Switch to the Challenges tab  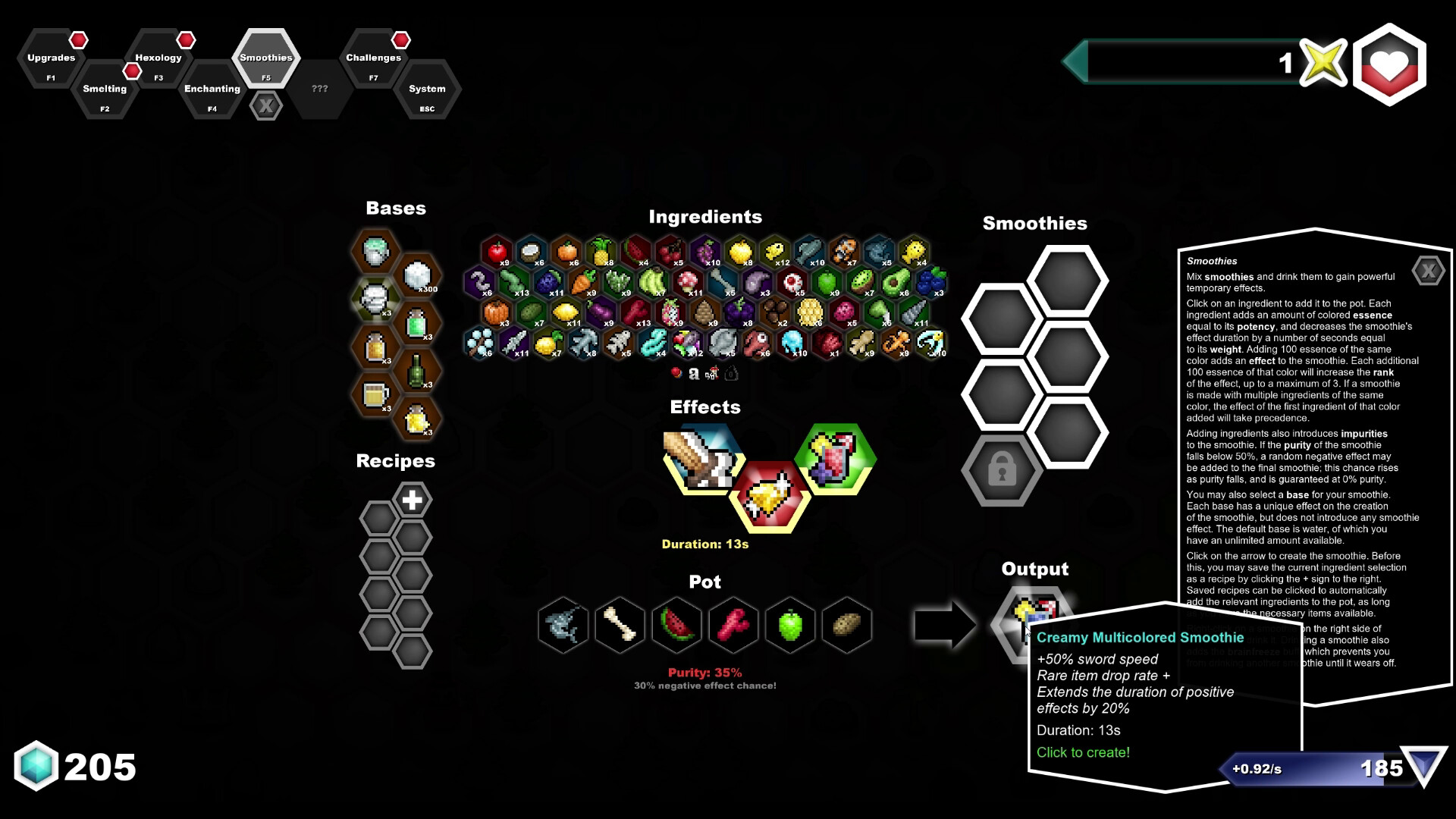click(373, 61)
